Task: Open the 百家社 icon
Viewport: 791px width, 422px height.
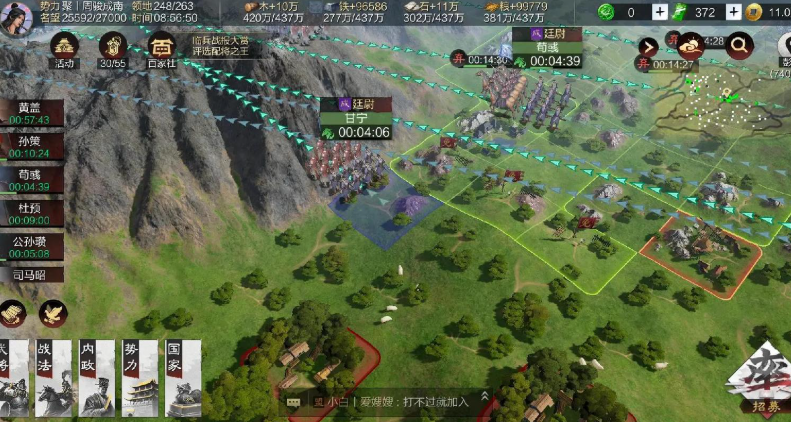Action: (x=161, y=48)
